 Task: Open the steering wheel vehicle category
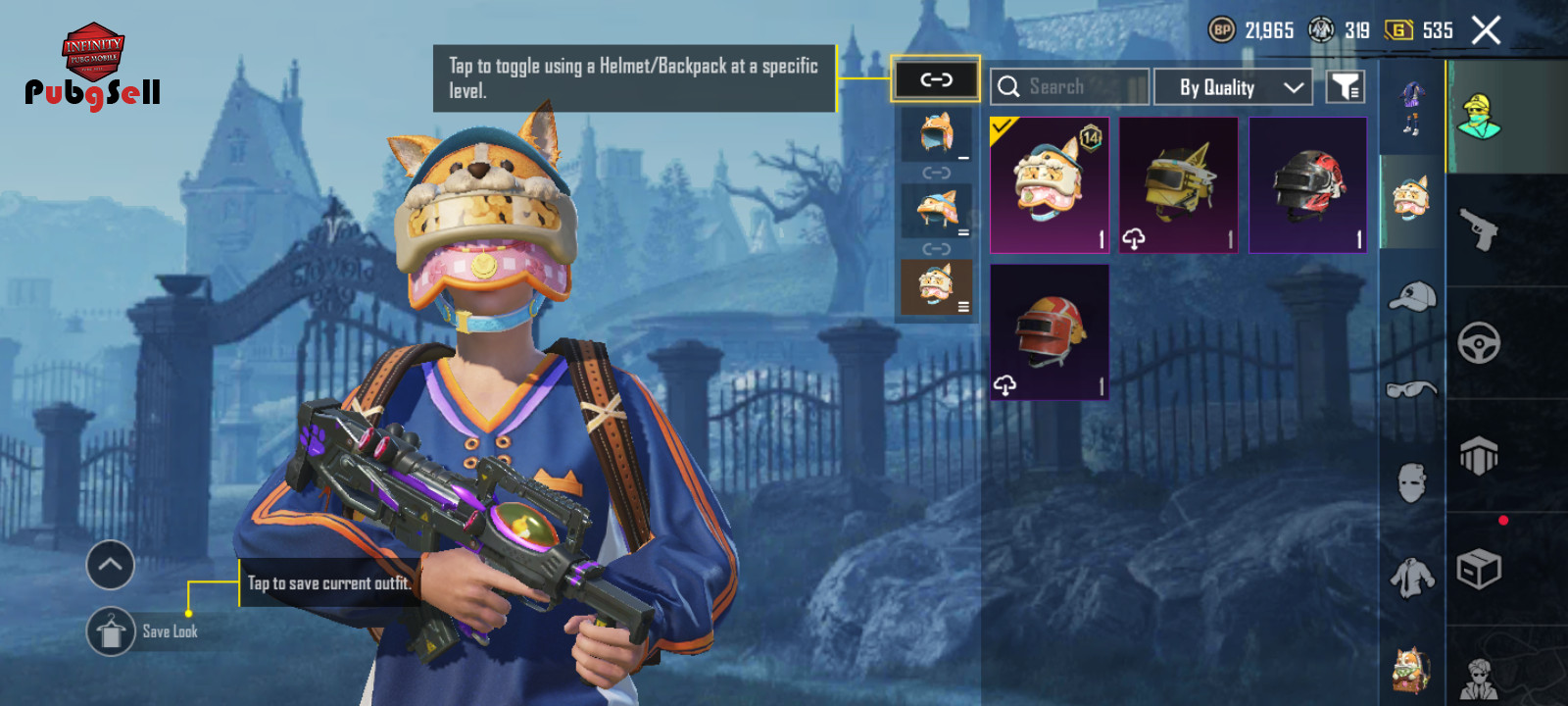pos(1480,343)
